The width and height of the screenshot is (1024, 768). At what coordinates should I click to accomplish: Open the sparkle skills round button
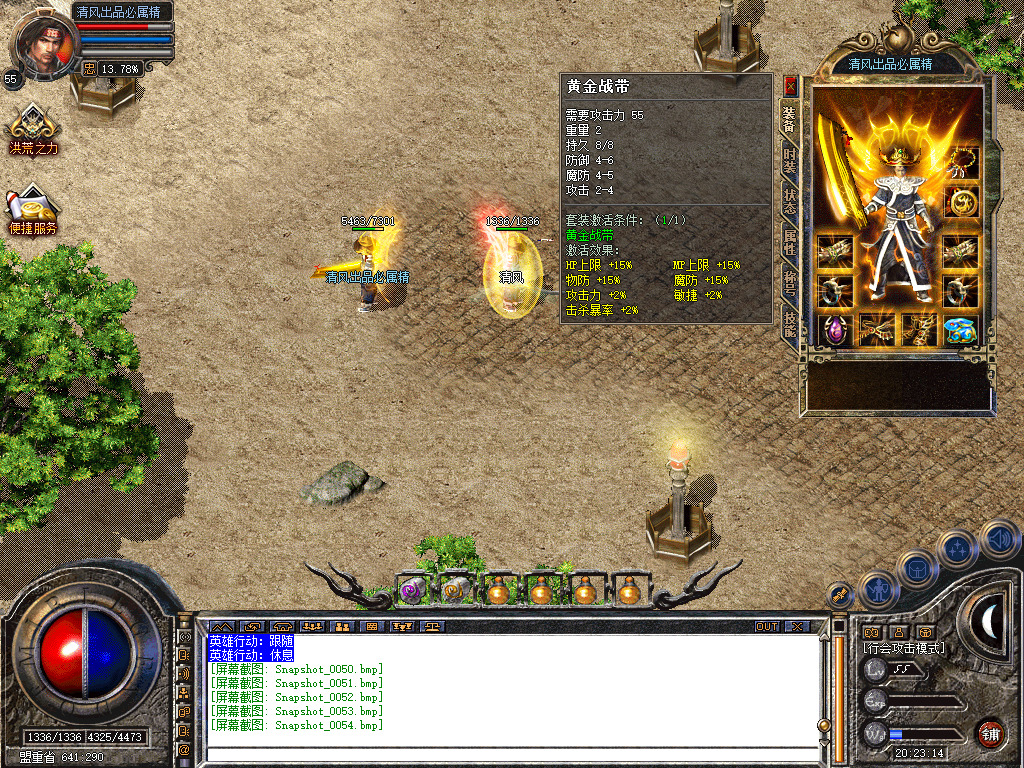(x=958, y=548)
